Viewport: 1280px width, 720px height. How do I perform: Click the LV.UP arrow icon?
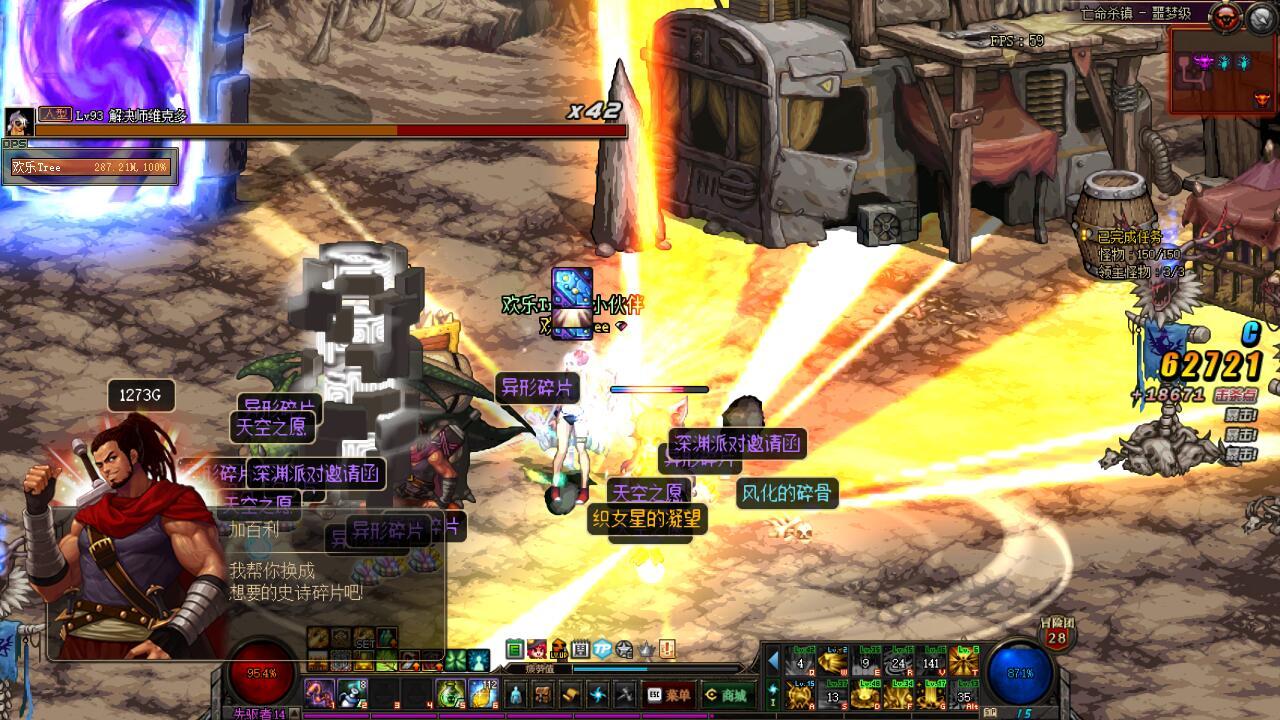coord(558,649)
